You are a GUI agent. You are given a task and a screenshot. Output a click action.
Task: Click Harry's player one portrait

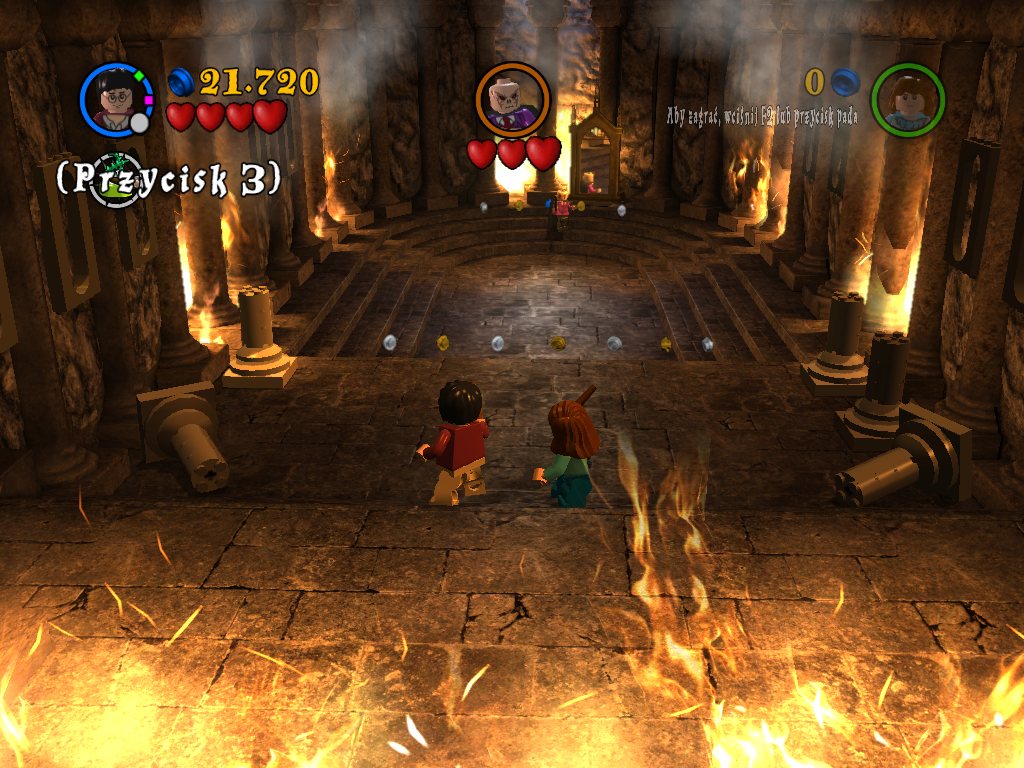click(115, 100)
